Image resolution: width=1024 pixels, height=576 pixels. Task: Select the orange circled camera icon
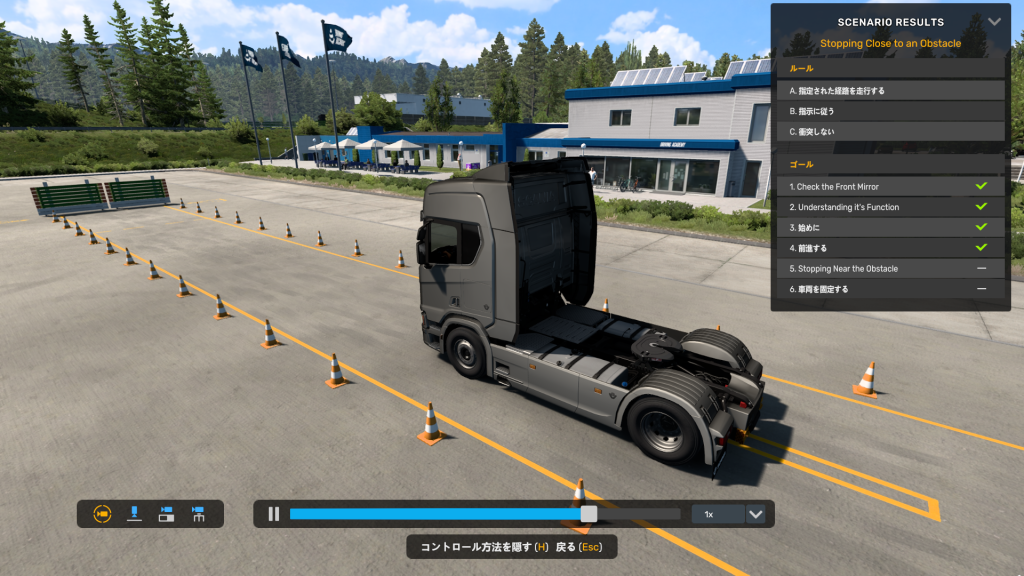[101, 514]
